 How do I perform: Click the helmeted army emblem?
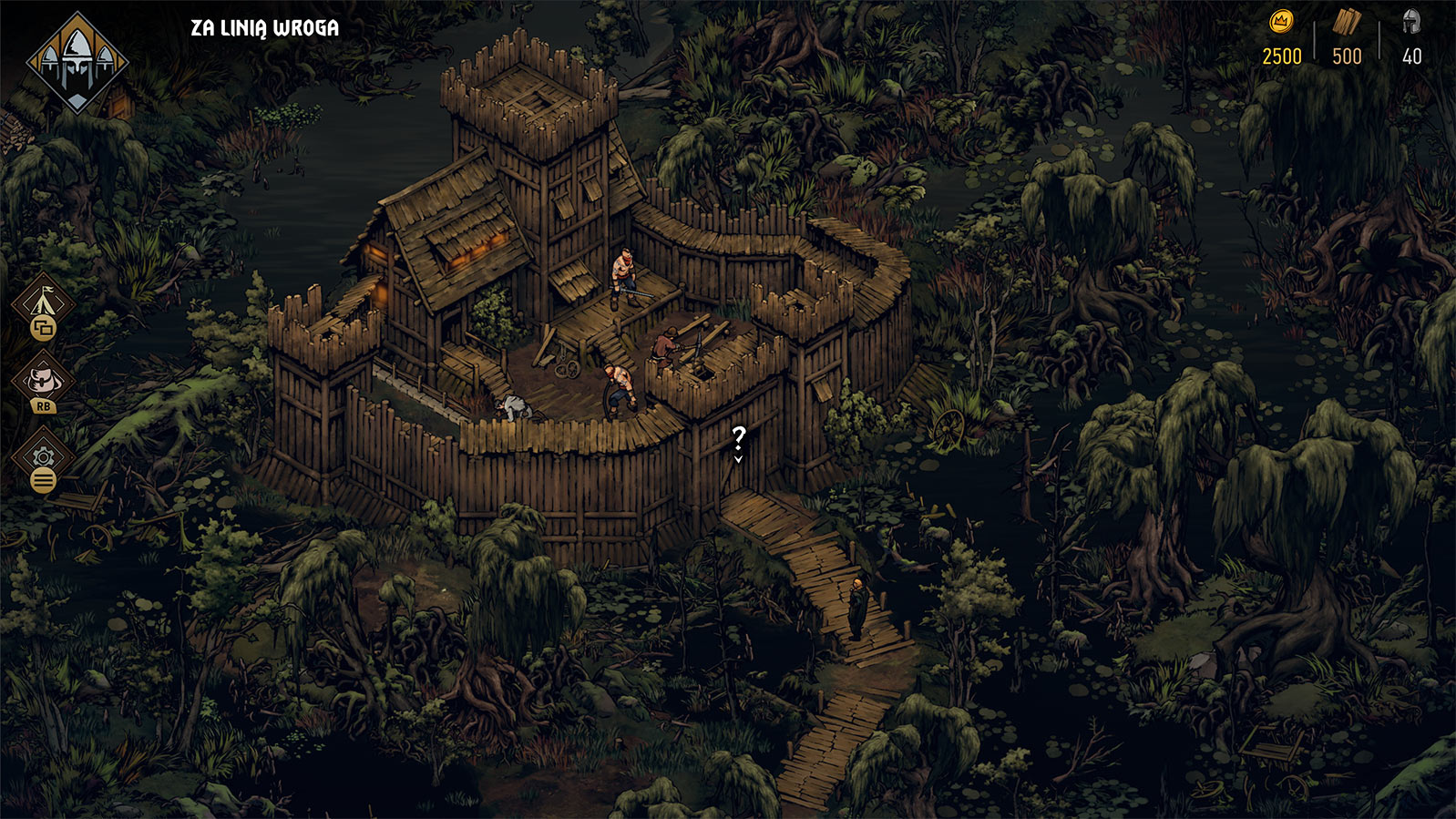pos(77,62)
